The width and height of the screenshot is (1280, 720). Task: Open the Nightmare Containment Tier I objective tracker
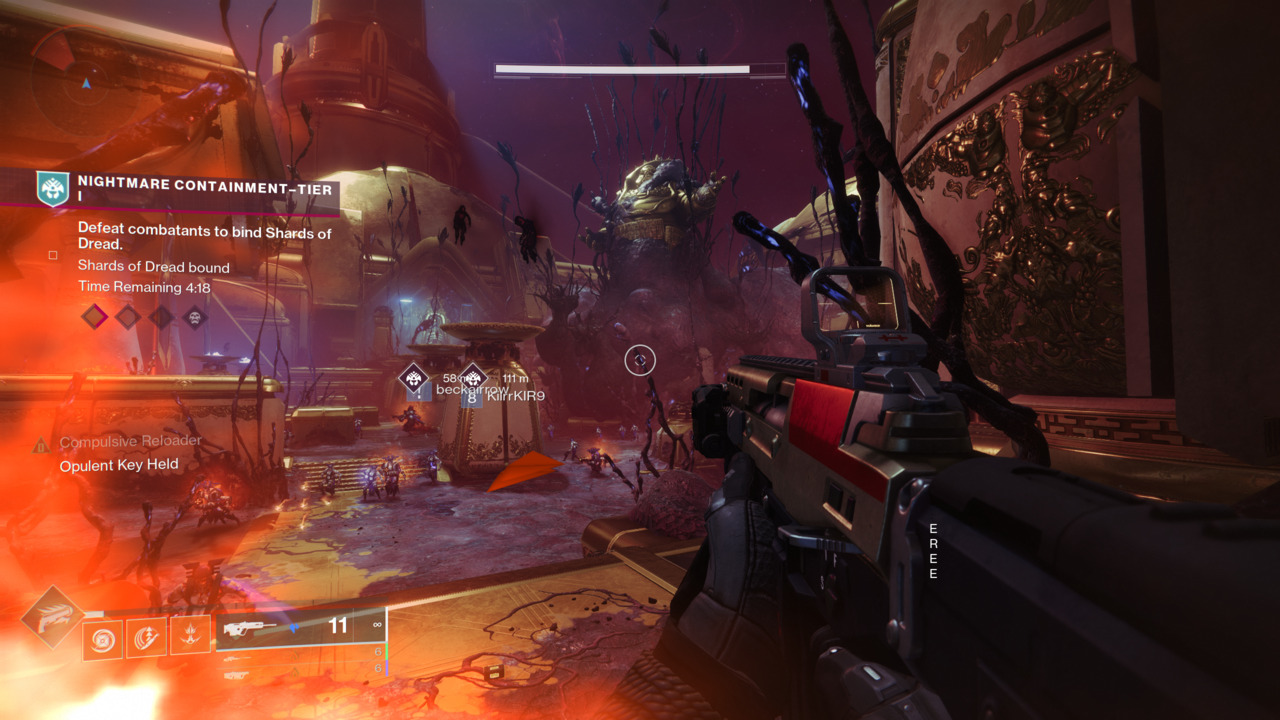tap(206, 189)
